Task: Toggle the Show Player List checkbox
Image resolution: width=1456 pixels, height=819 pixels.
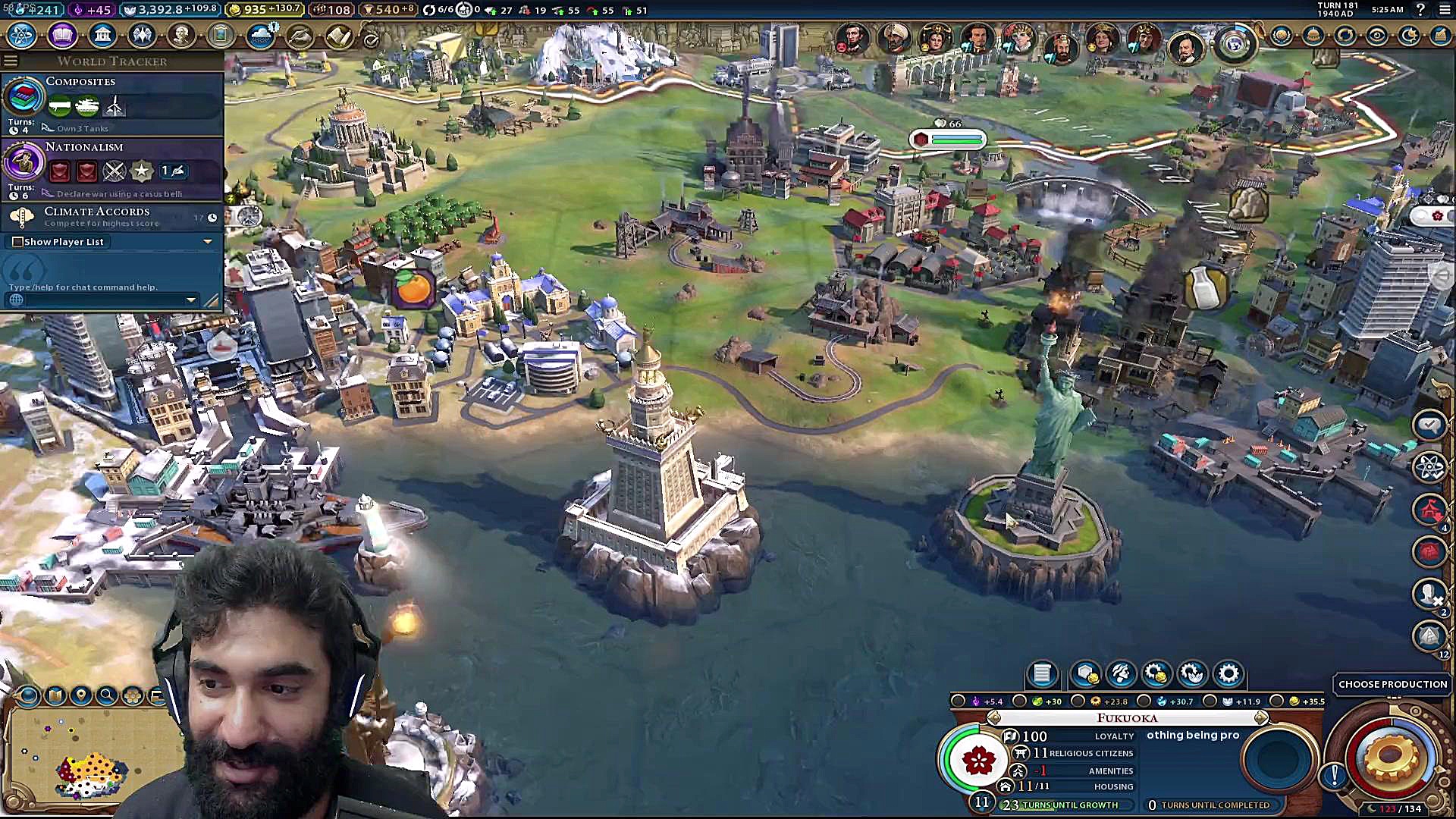Action: (x=17, y=242)
